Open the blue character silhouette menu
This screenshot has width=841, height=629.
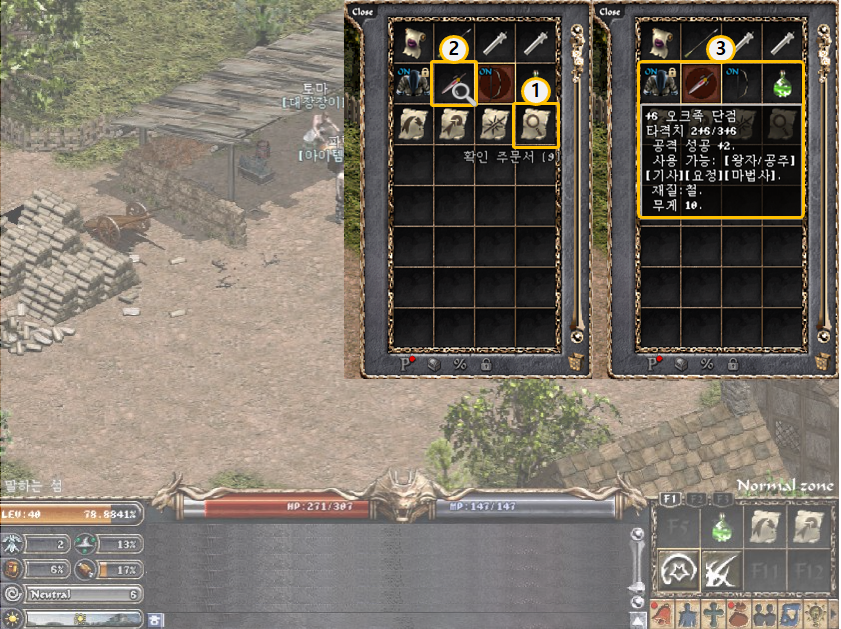click(688, 613)
